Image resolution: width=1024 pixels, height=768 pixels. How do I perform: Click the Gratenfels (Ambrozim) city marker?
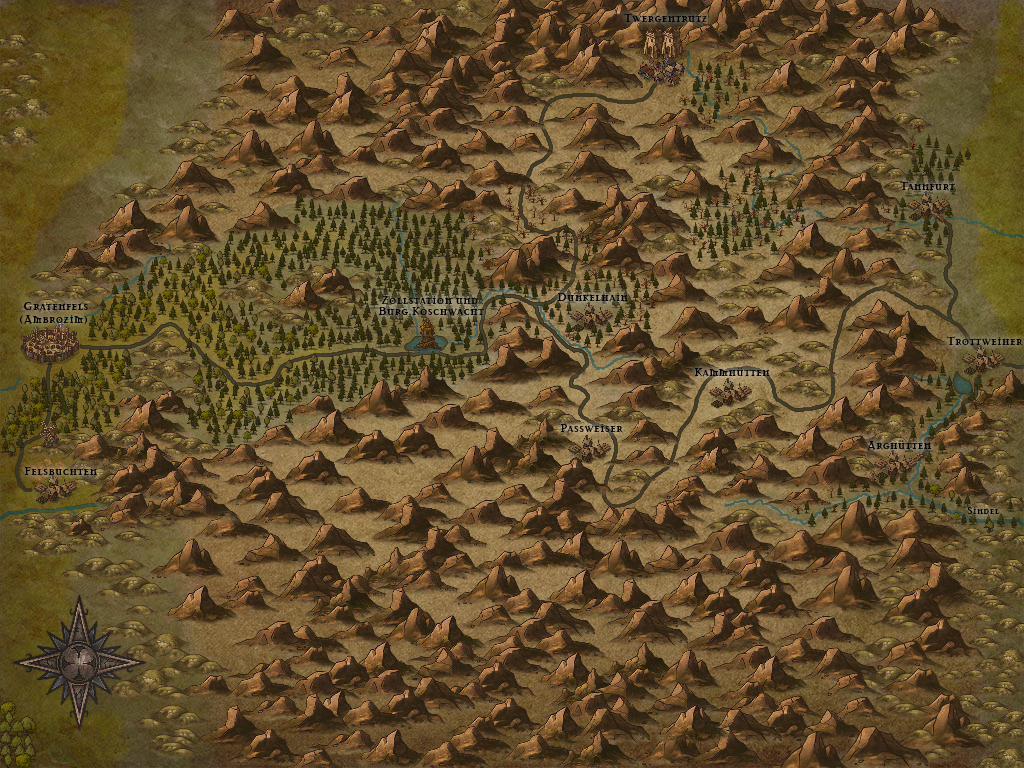(52, 345)
